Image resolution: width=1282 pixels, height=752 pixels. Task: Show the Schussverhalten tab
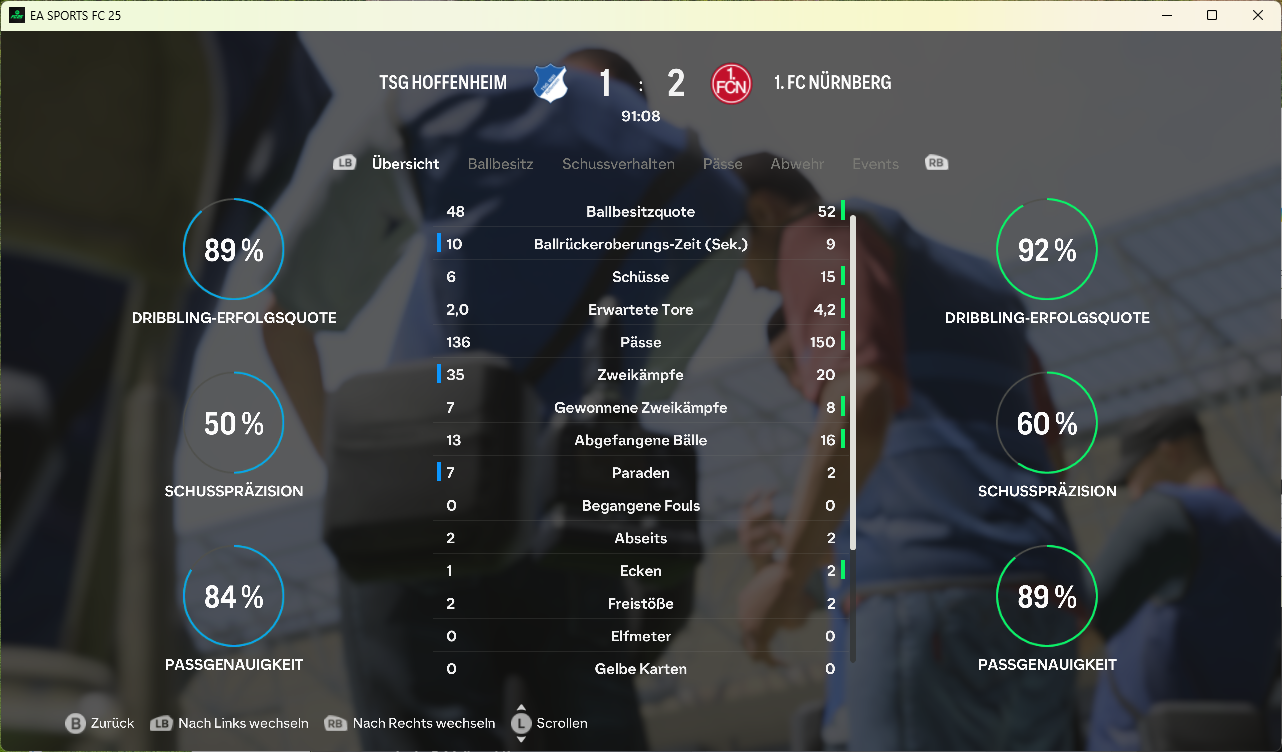(x=618, y=164)
